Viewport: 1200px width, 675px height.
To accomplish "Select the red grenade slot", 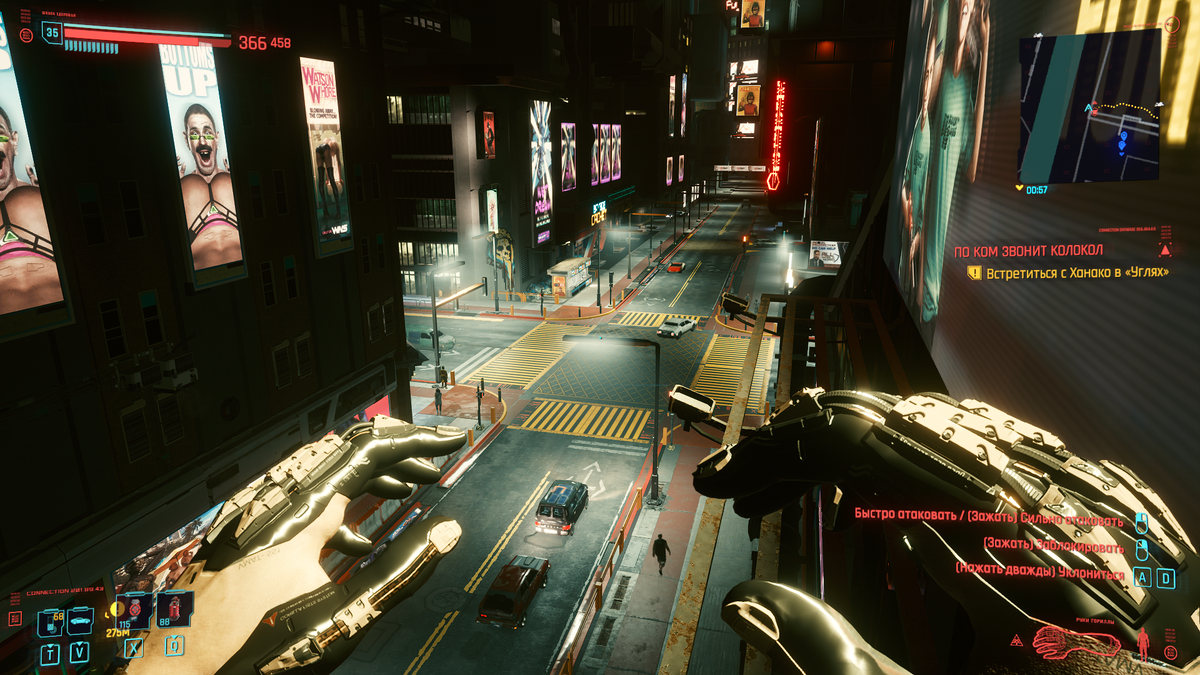I will pyautogui.click(x=174, y=610).
